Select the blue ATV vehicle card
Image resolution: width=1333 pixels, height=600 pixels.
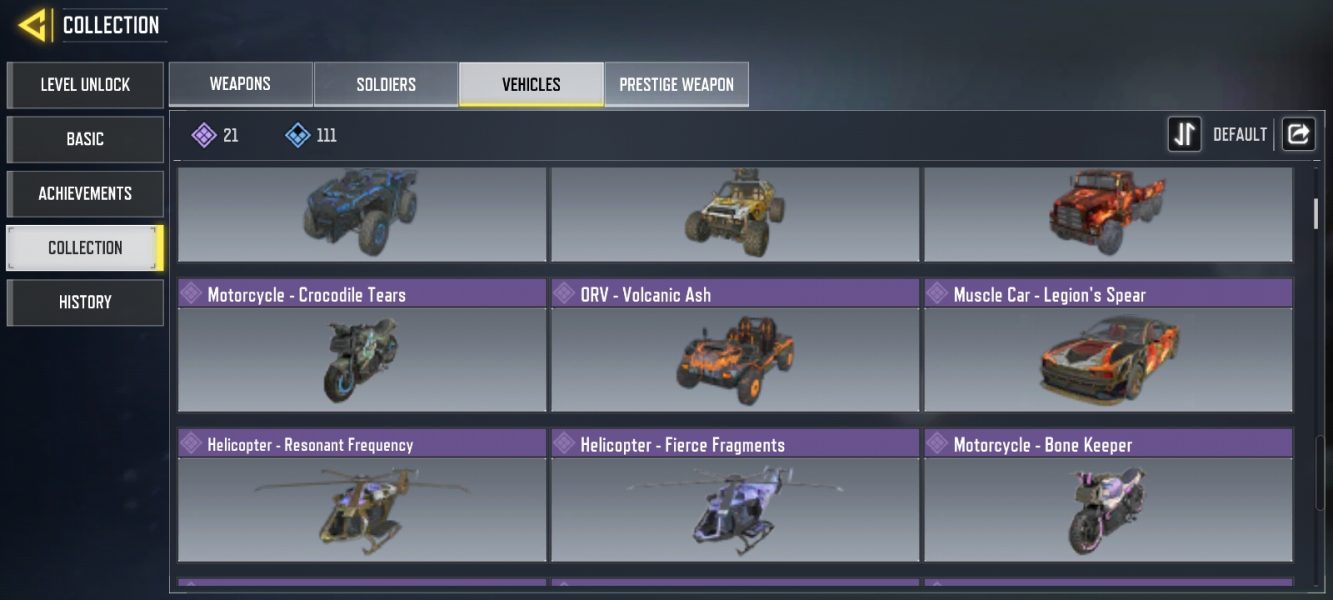pos(362,213)
